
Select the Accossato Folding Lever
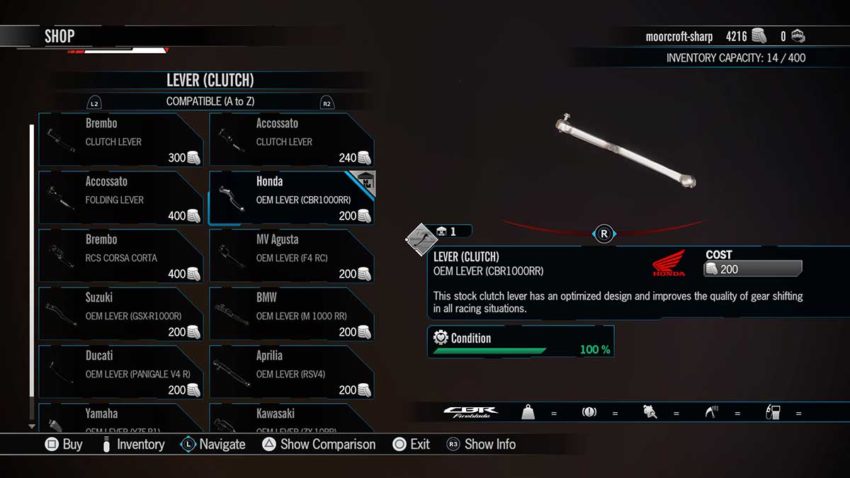coord(121,198)
